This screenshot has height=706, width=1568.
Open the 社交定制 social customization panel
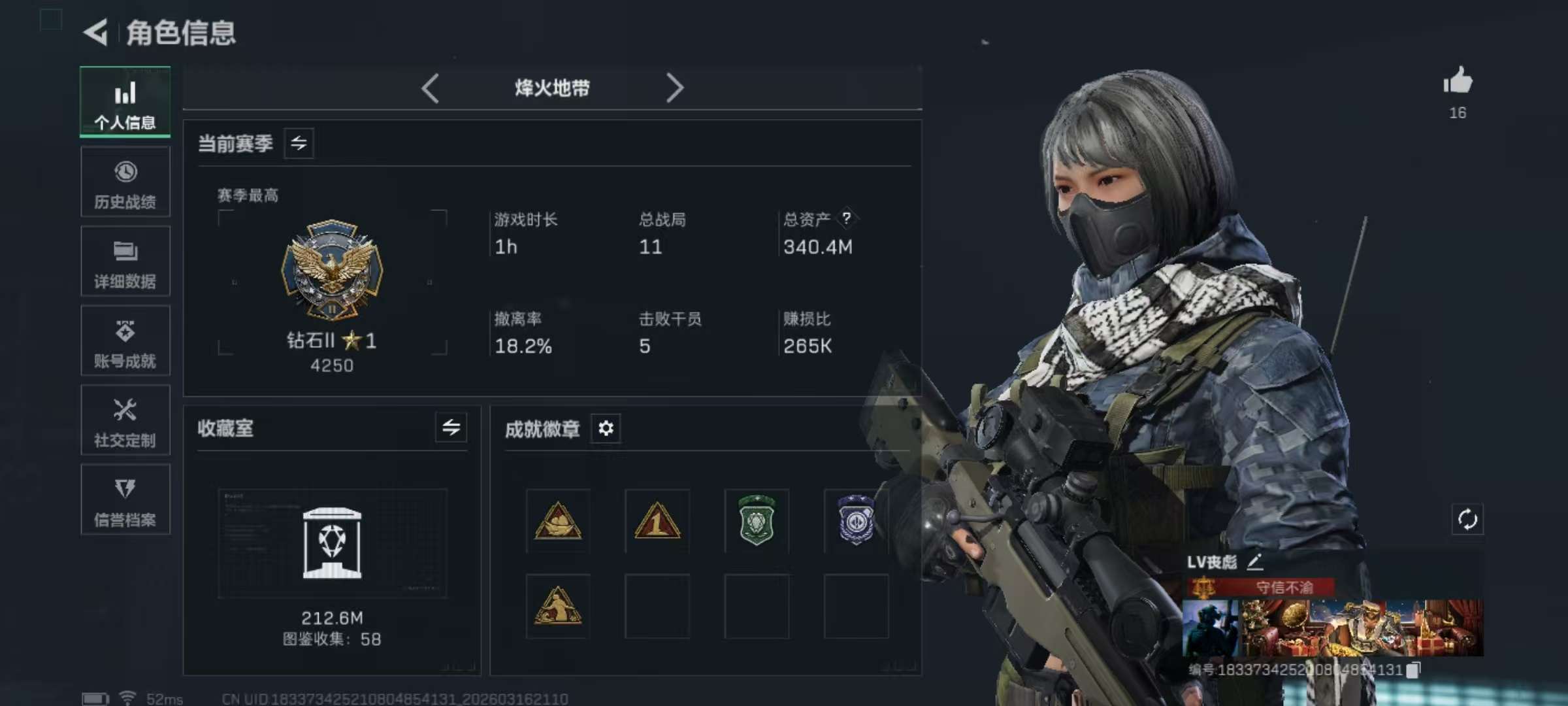[x=125, y=420]
